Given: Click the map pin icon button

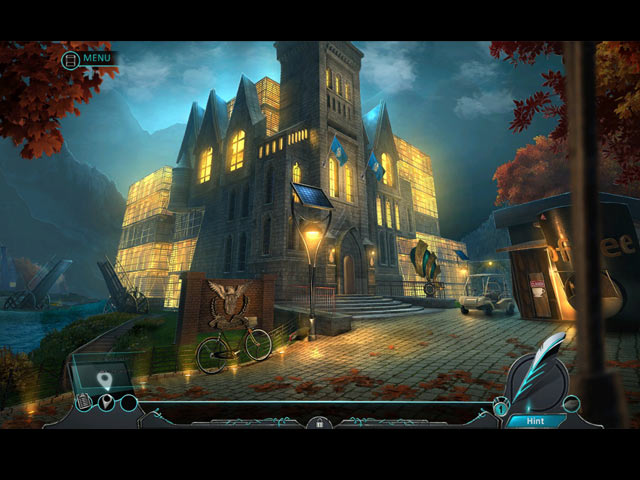Looking at the screenshot, I should (x=106, y=402).
